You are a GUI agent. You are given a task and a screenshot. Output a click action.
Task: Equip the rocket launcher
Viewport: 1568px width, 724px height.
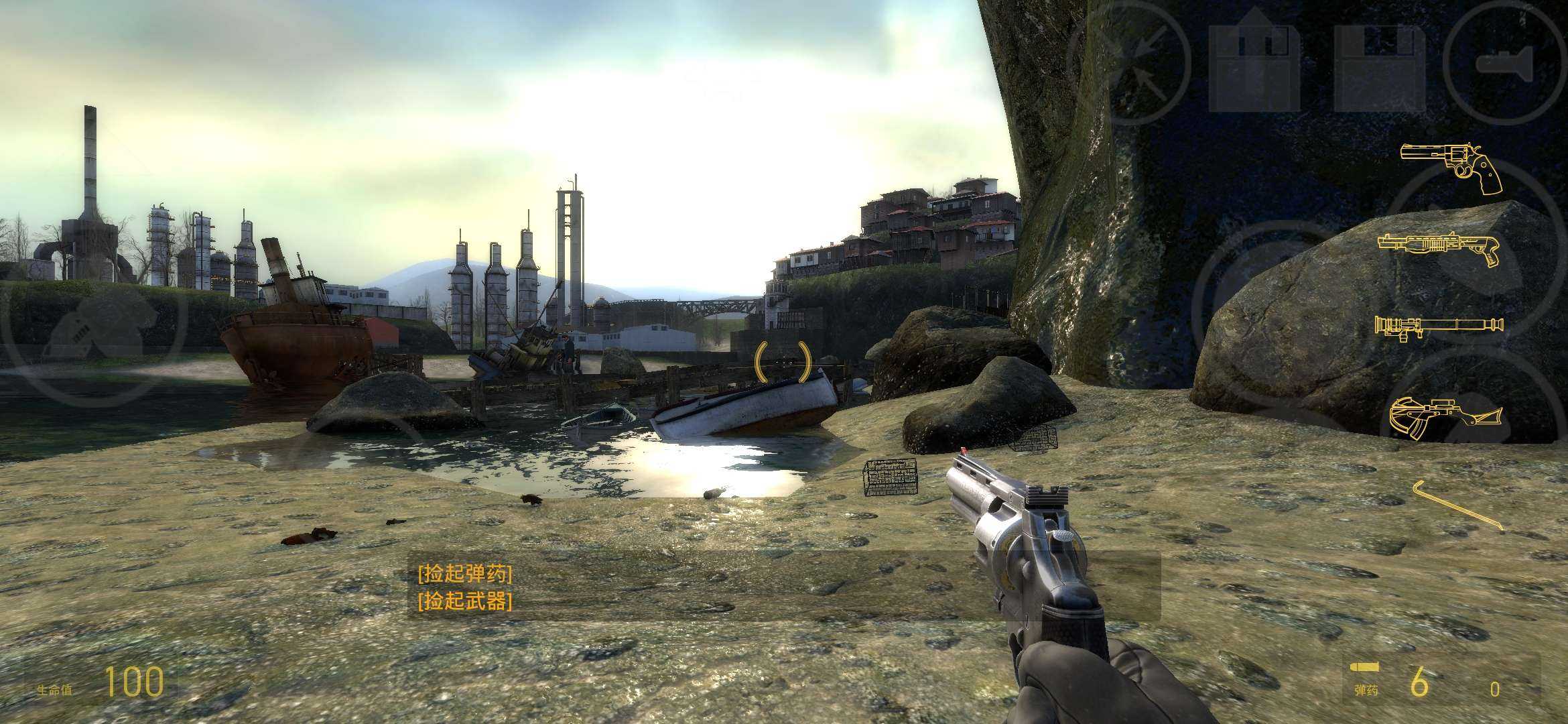(1438, 327)
